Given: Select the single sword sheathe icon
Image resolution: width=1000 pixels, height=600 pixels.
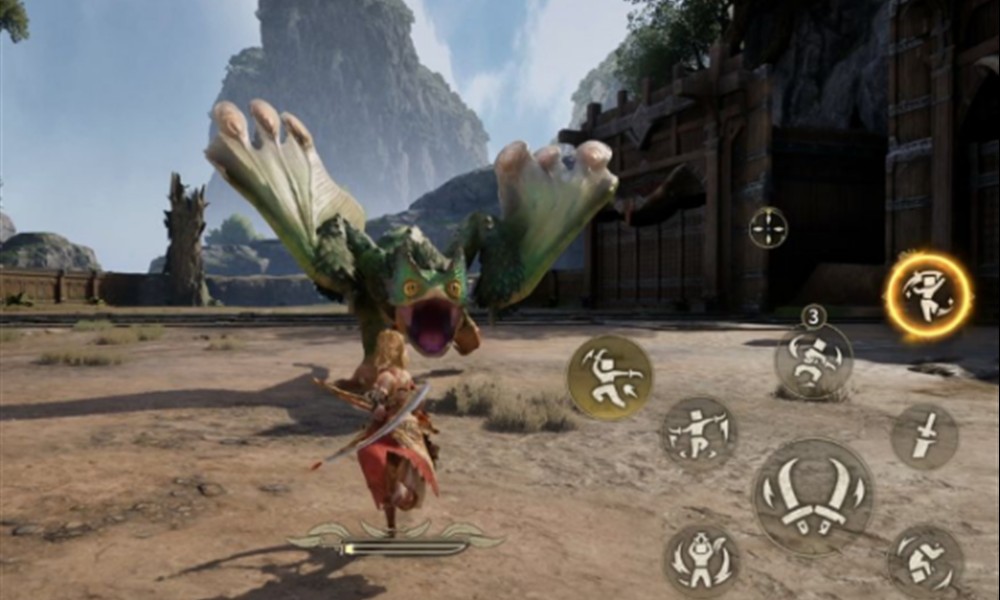Looking at the screenshot, I should (924, 436).
